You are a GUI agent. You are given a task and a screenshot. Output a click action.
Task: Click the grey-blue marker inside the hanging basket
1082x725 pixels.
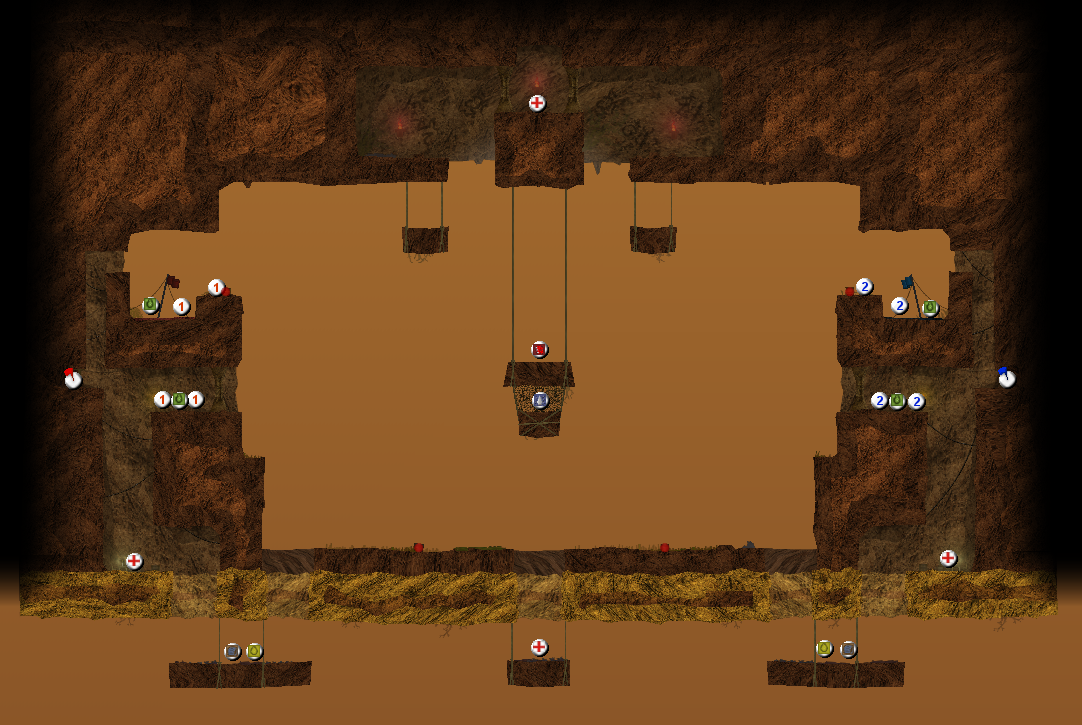(540, 400)
